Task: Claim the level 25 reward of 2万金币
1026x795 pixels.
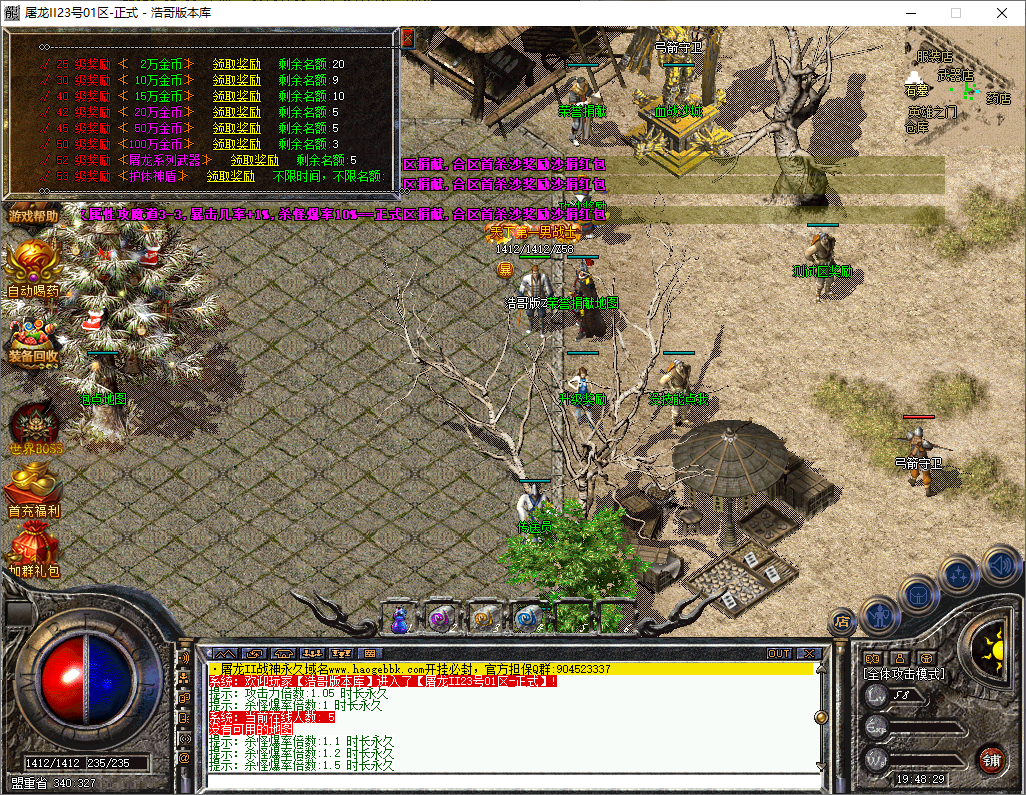Action: point(236,64)
